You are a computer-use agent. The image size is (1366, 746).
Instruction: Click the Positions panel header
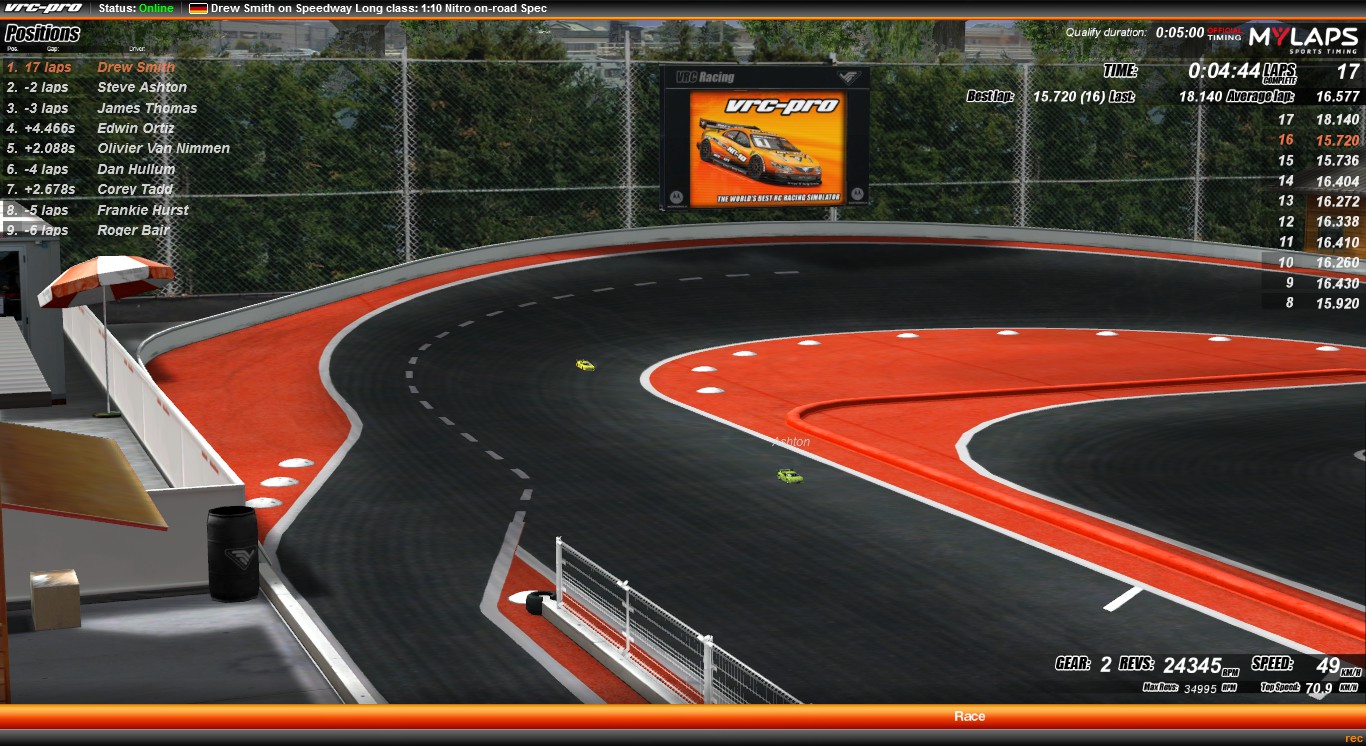point(40,33)
